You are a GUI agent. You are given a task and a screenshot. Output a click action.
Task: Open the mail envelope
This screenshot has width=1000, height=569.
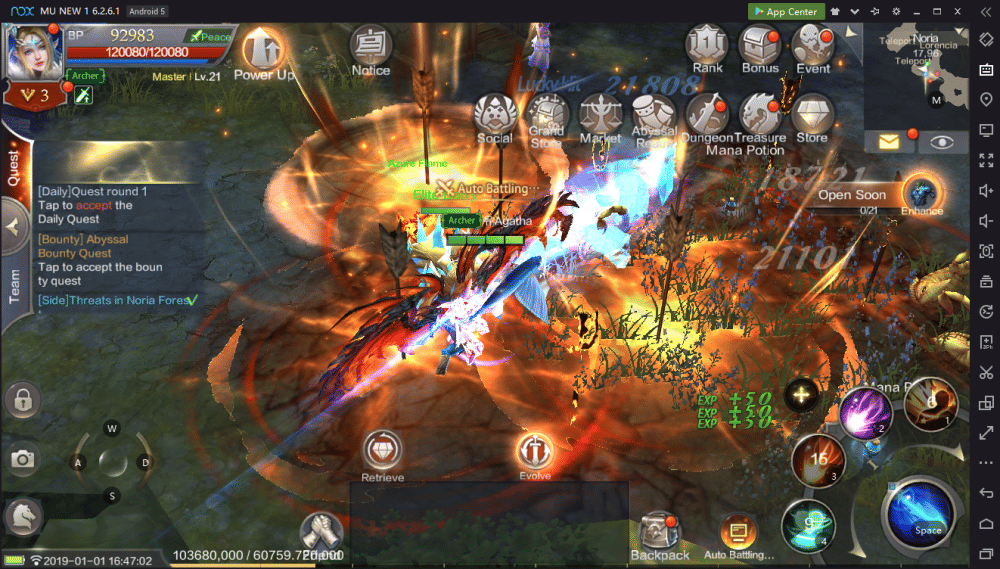click(889, 142)
